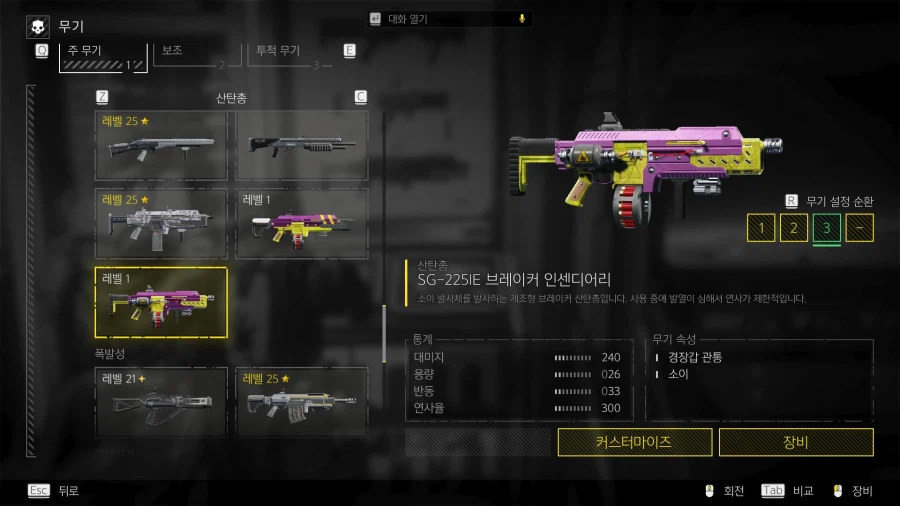Pick the 레벨 25 explosive weapon tile

(301, 402)
